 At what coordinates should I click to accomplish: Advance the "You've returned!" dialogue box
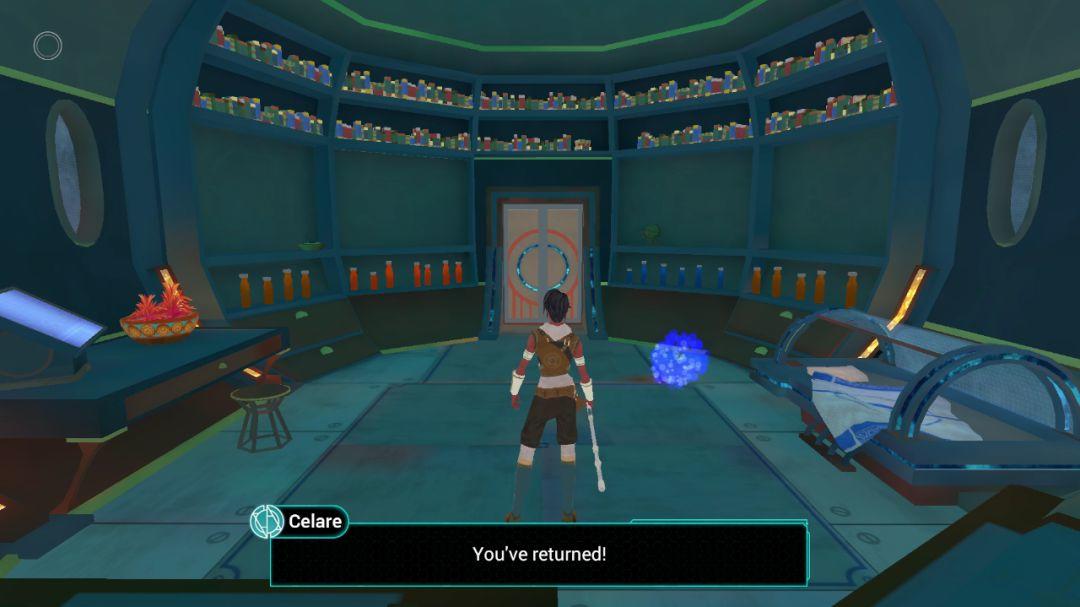click(538, 554)
